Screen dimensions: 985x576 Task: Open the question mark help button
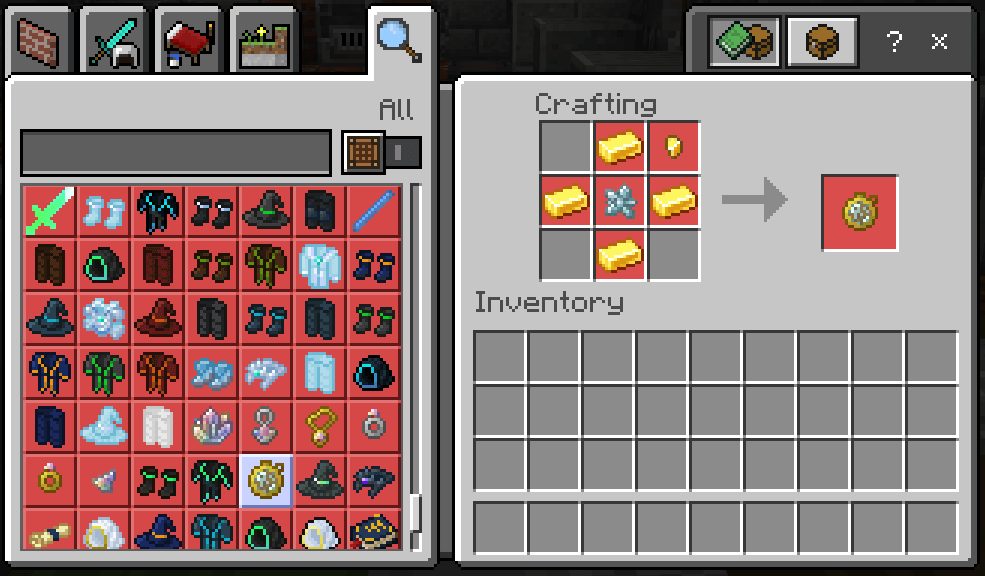click(894, 41)
